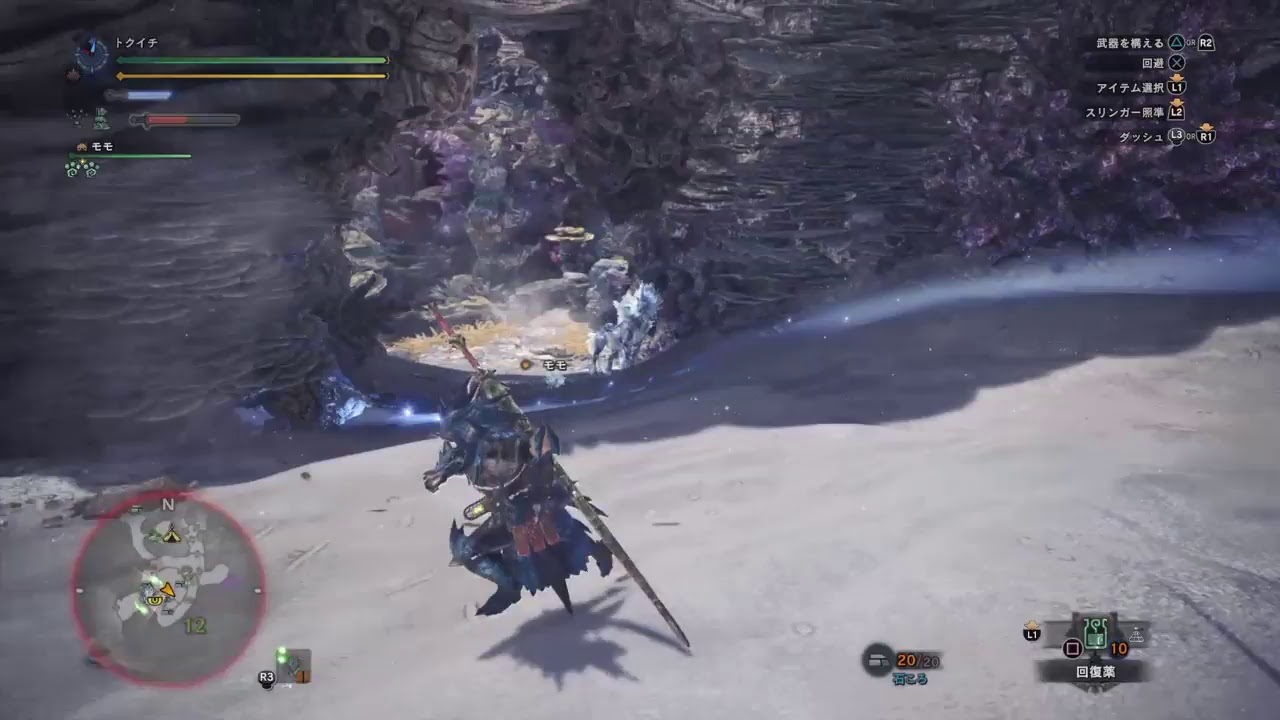Select the モモ nameplate in the HUD
The height and width of the screenshot is (720, 1280).
(x=102, y=146)
